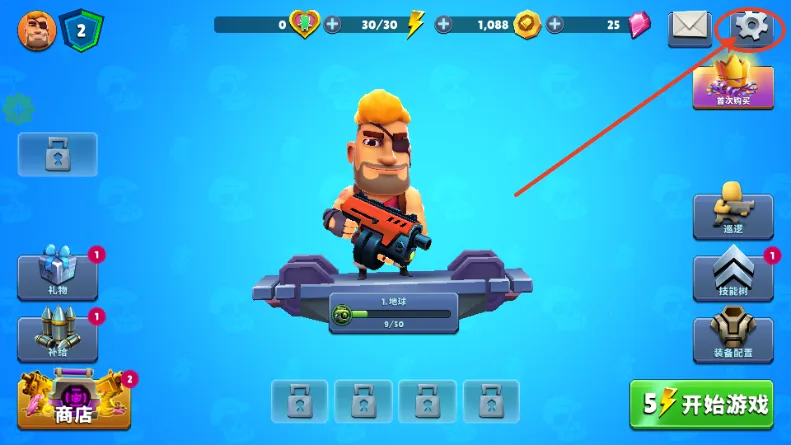Screen dimensions: 791x445
Task: Open the 巡逻 patrol menu
Action: (733, 215)
